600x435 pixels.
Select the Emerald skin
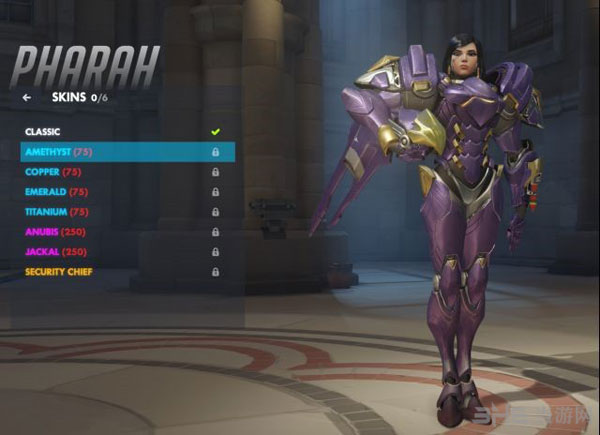[x=56, y=191]
